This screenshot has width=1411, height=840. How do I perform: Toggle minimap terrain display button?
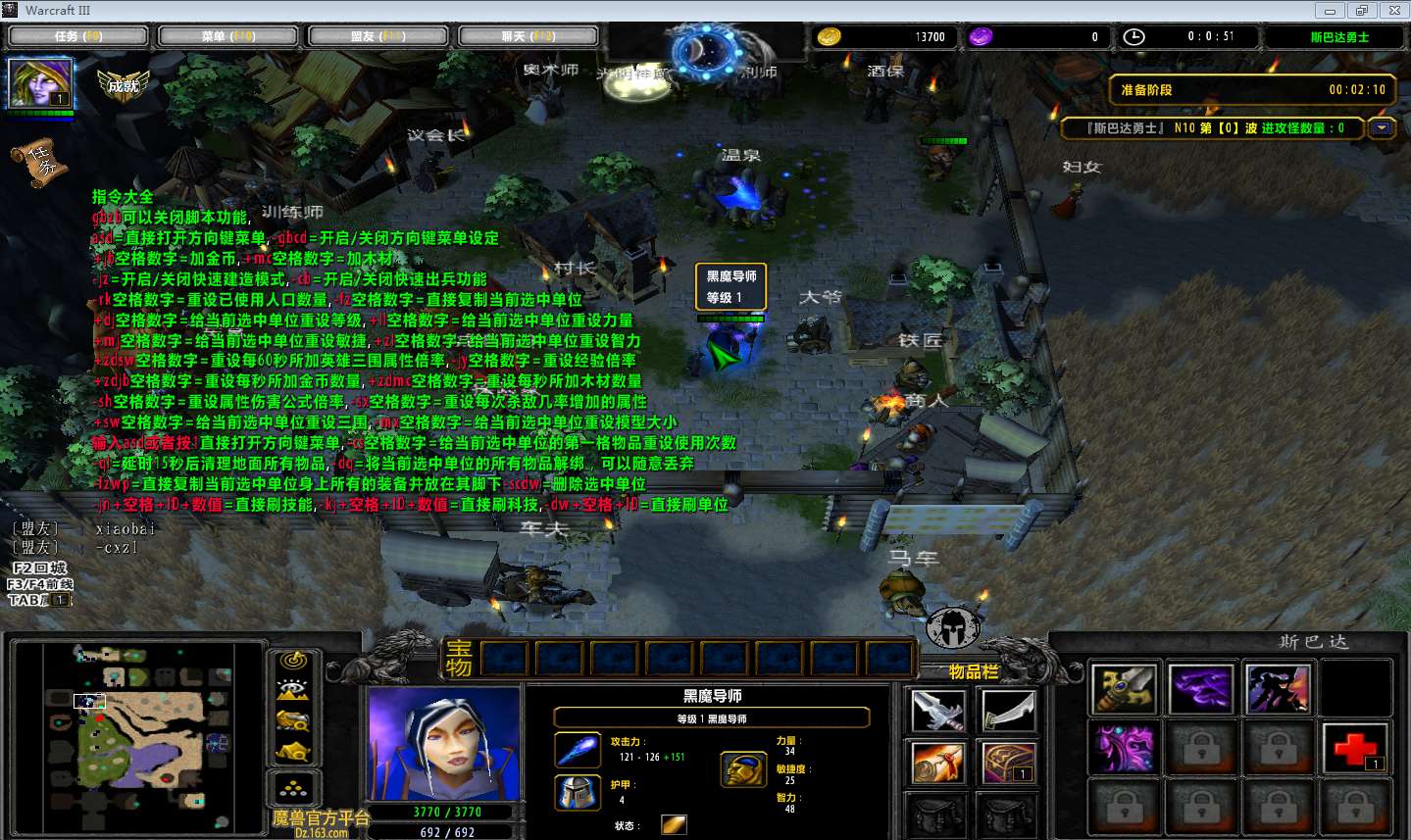[x=293, y=691]
